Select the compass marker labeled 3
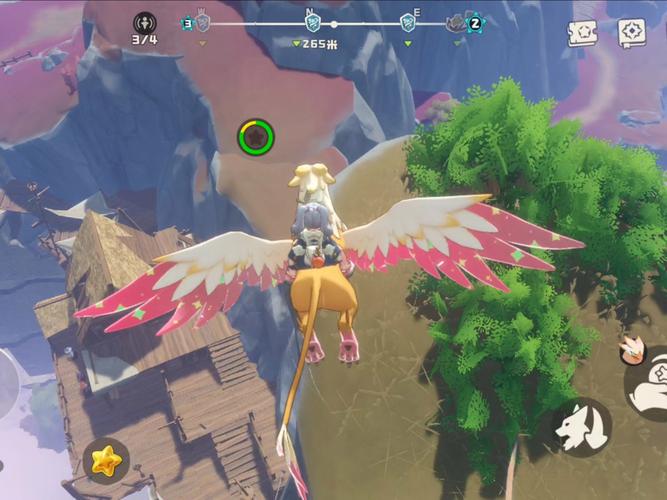This screenshot has height=500, width=667. coord(187,22)
